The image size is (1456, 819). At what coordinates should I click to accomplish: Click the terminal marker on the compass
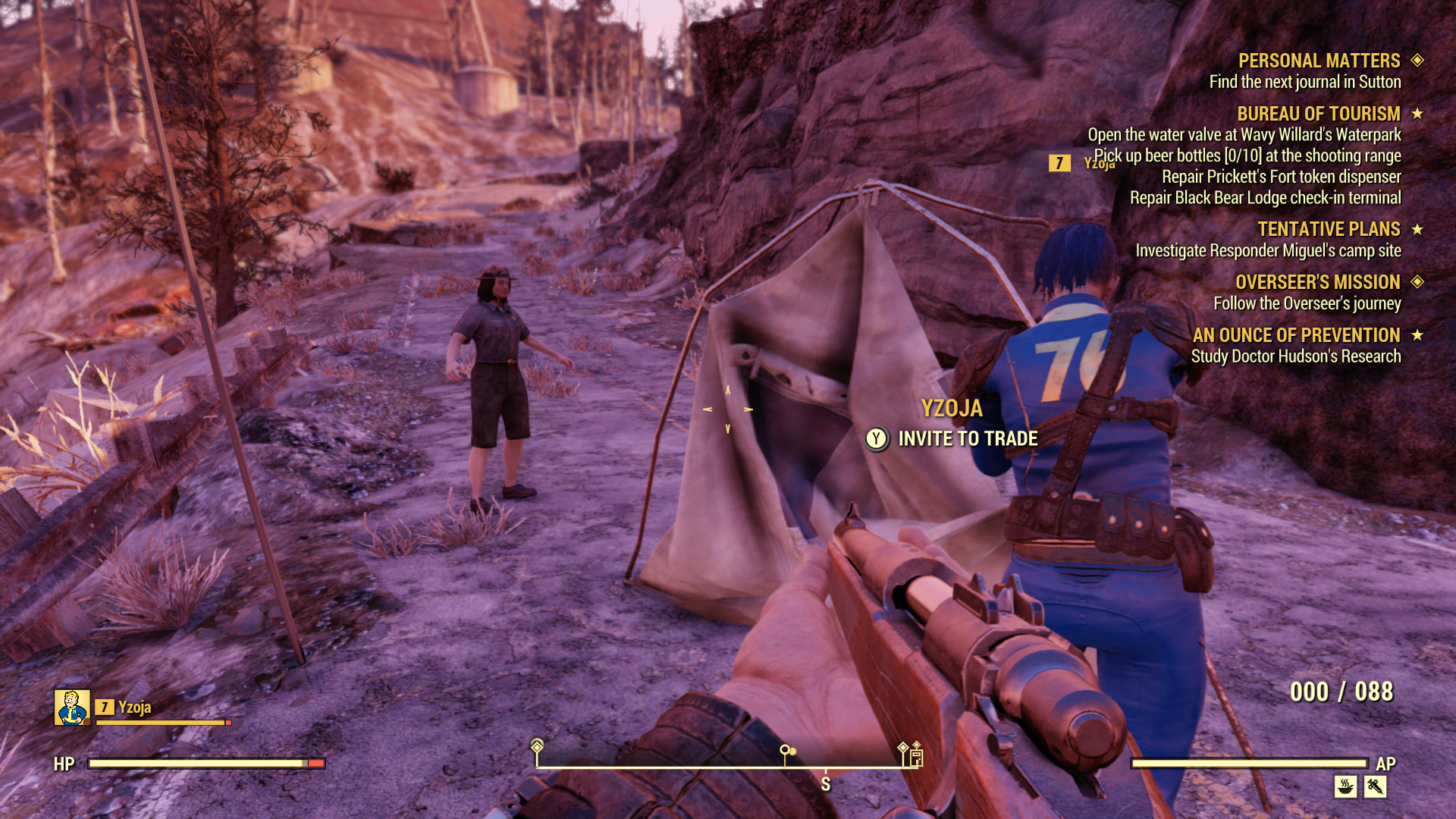point(916,757)
